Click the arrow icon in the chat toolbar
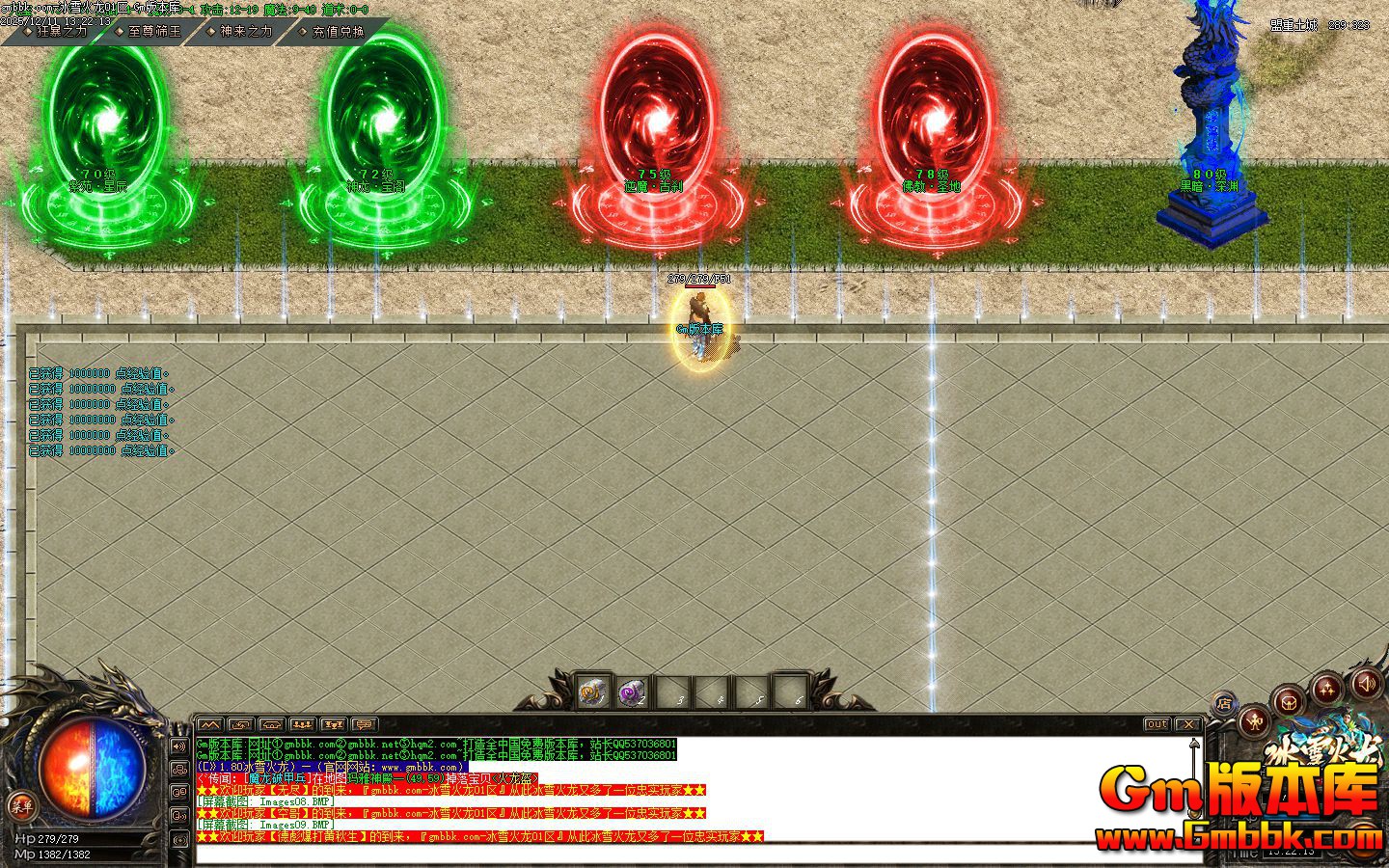 (x=241, y=724)
